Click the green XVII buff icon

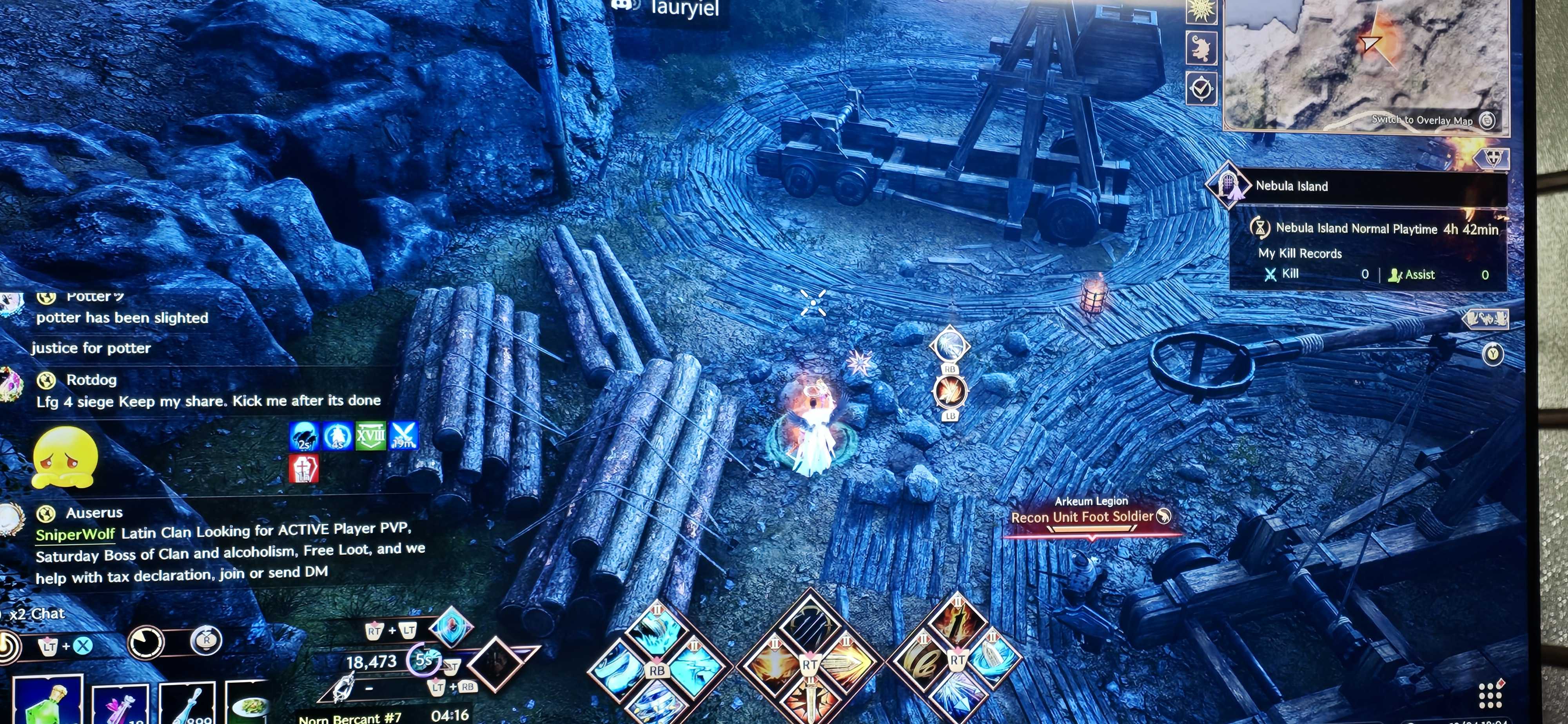(x=370, y=436)
